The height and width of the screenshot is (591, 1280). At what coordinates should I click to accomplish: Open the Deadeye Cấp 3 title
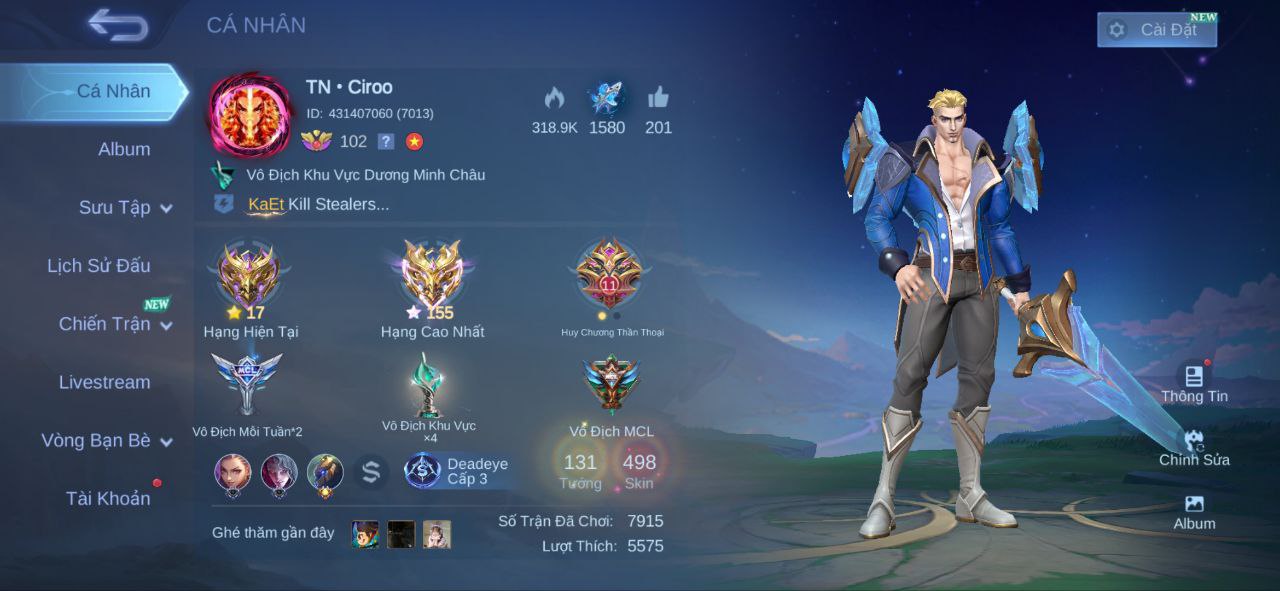[460, 471]
